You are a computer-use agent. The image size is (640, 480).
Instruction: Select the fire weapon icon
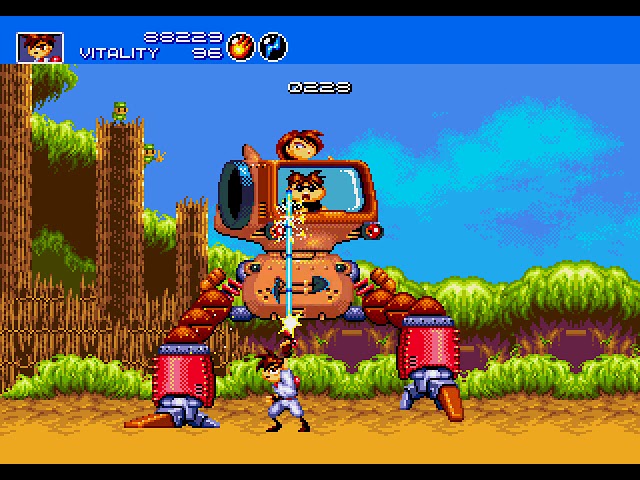pyautogui.click(x=241, y=46)
